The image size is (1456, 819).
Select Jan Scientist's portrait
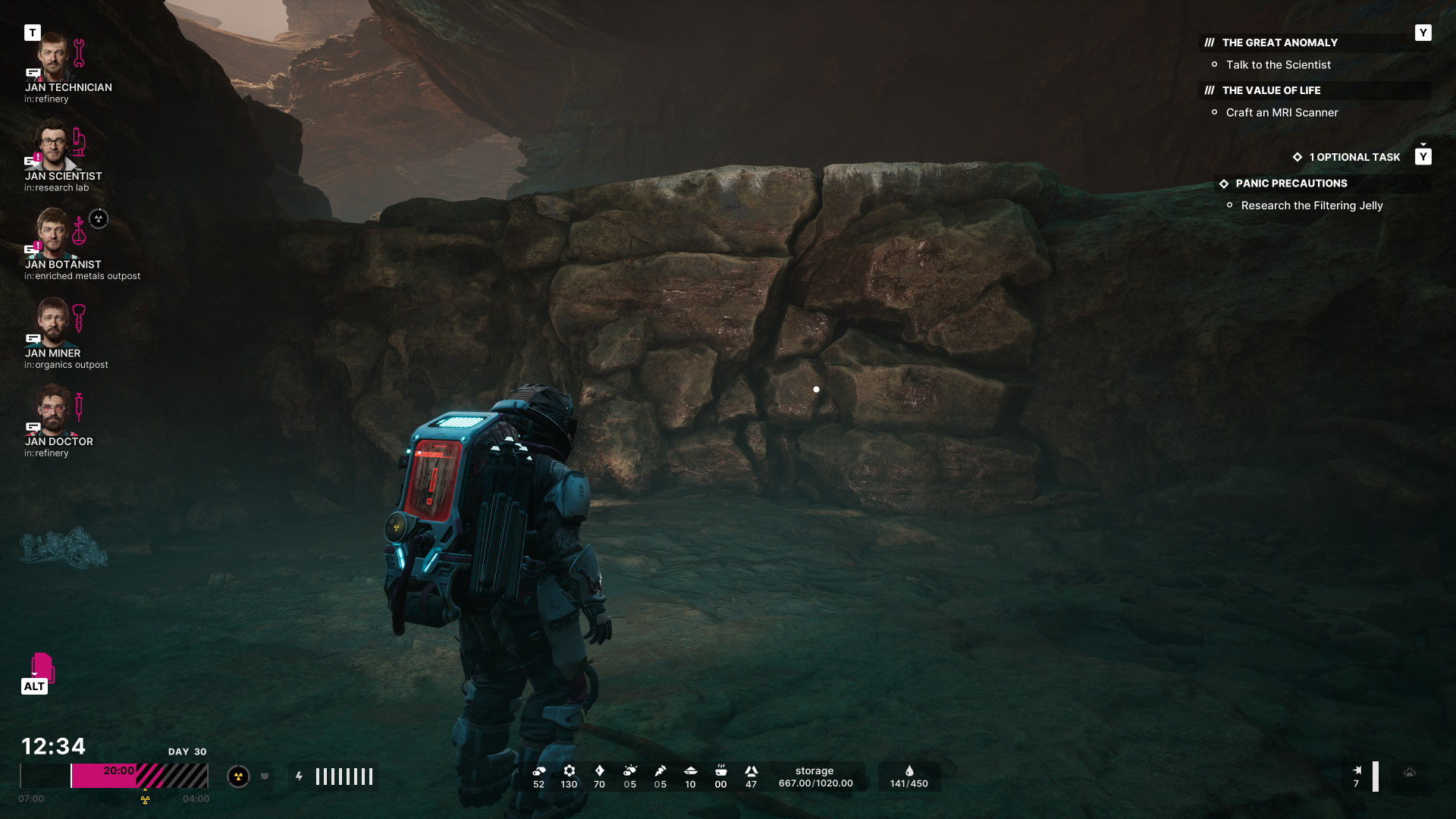[53, 146]
